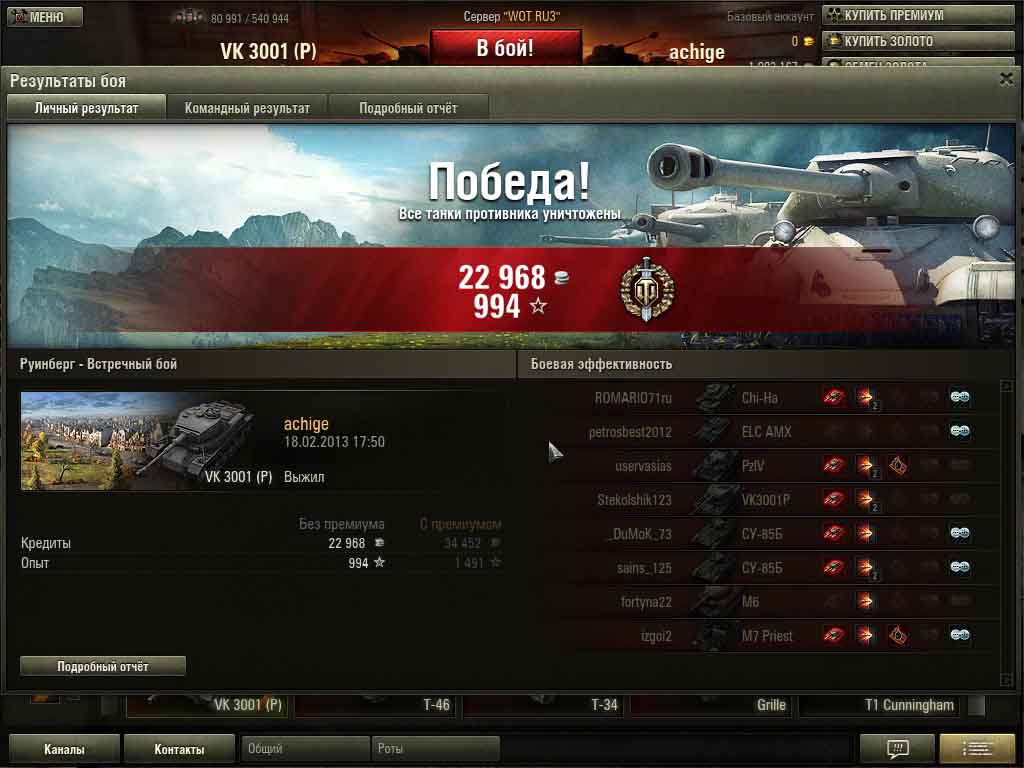Start battle with the В бой! button
Image resolution: width=1024 pixels, height=768 pixels.
pyautogui.click(x=505, y=48)
